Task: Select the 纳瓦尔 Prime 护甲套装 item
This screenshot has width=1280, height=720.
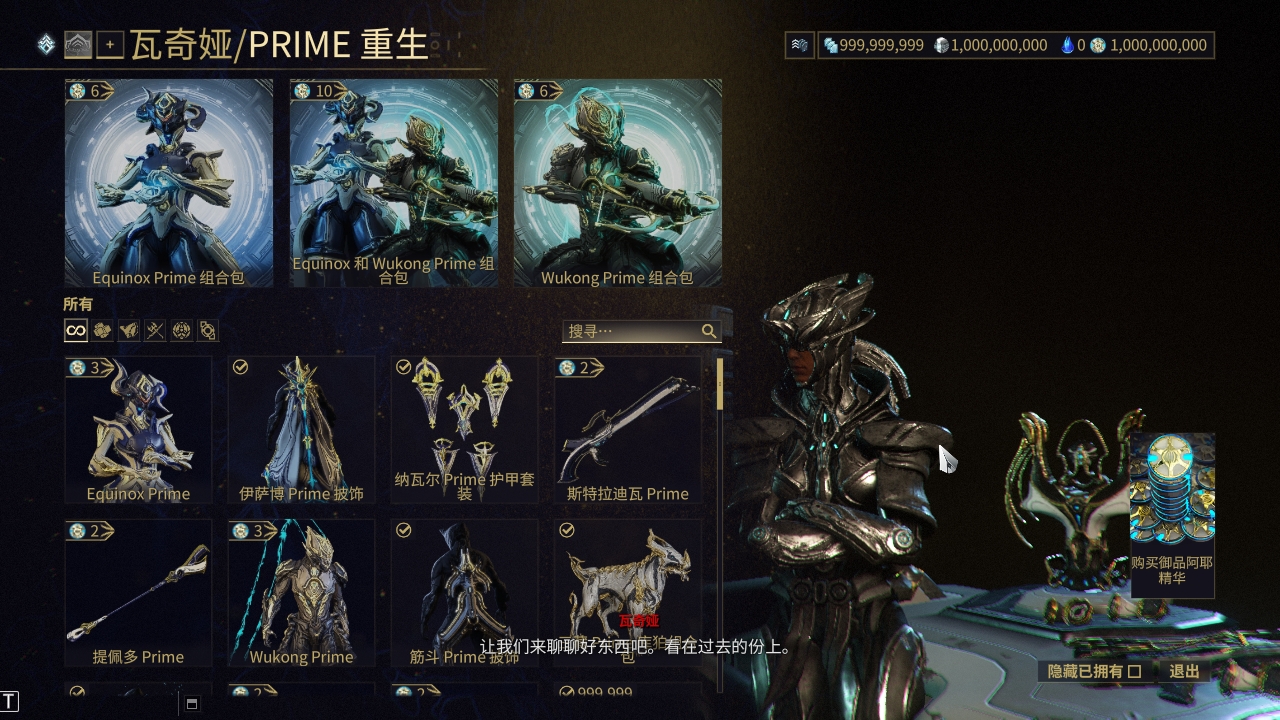Action: coord(464,429)
